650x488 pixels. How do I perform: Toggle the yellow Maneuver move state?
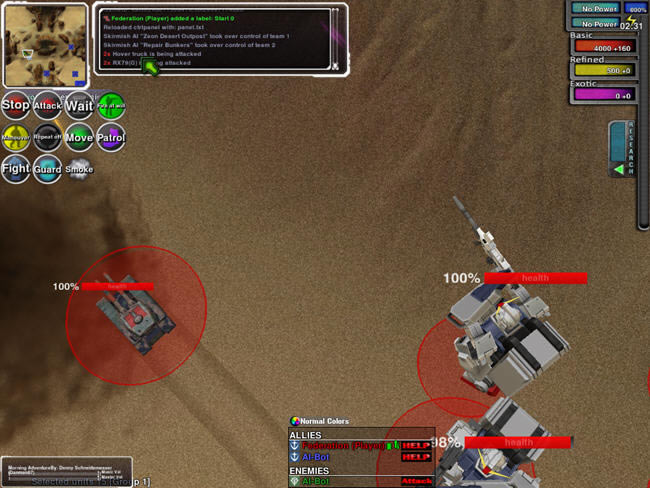point(15,137)
